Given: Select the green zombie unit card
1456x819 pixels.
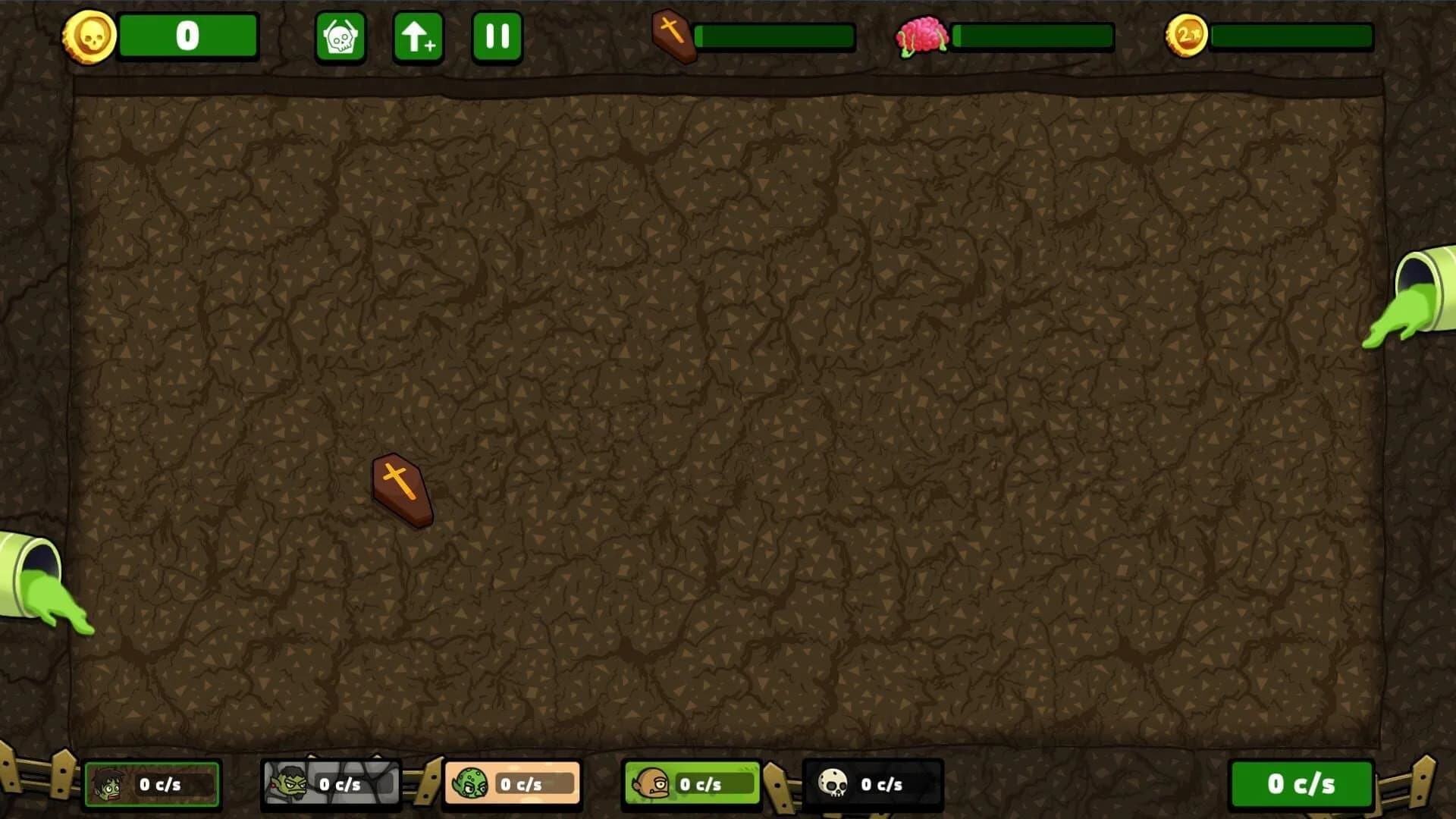Looking at the screenshot, I should tap(152, 783).
